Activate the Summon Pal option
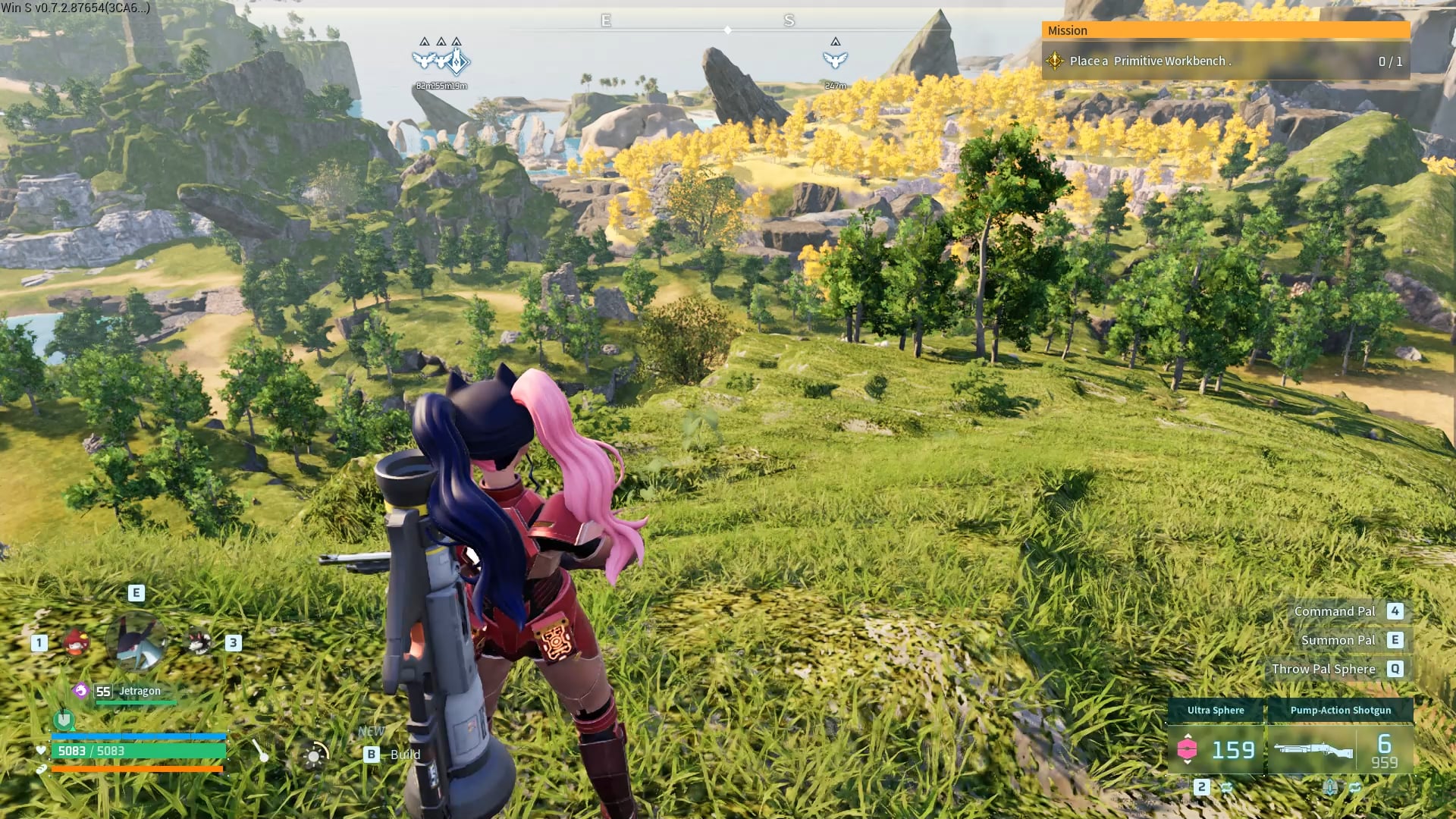The height and width of the screenshot is (819, 1456). [x=1338, y=640]
